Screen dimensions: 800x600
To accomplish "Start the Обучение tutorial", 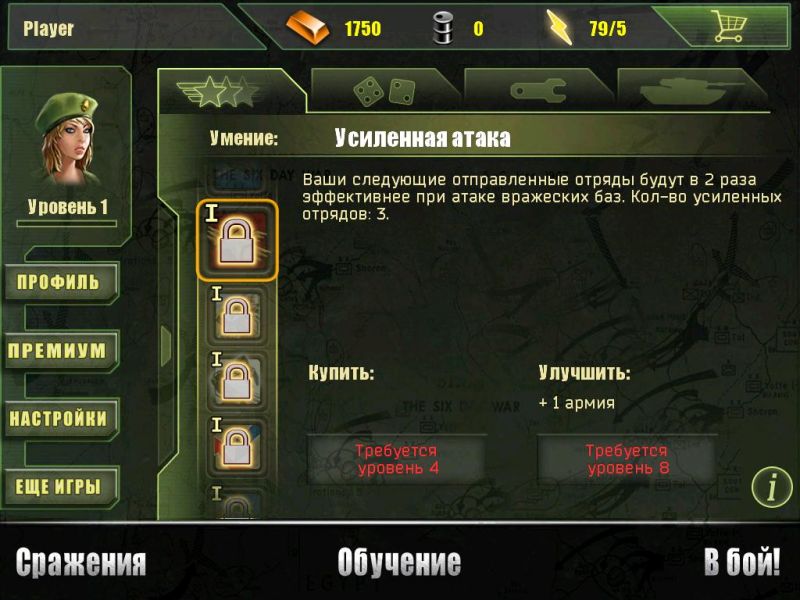I will [399, 563].
